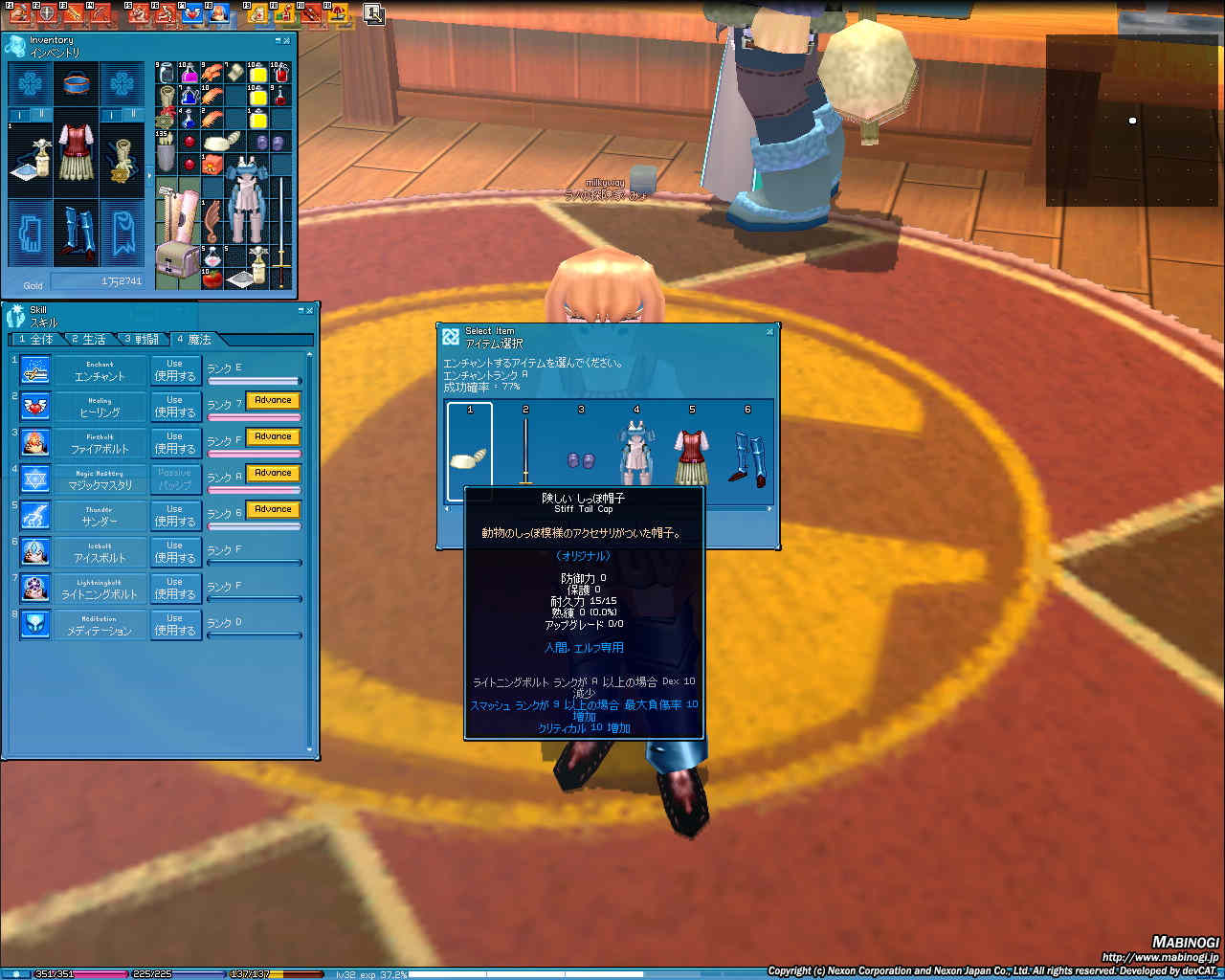Choose the long sword in Select Item

point(525,452)
